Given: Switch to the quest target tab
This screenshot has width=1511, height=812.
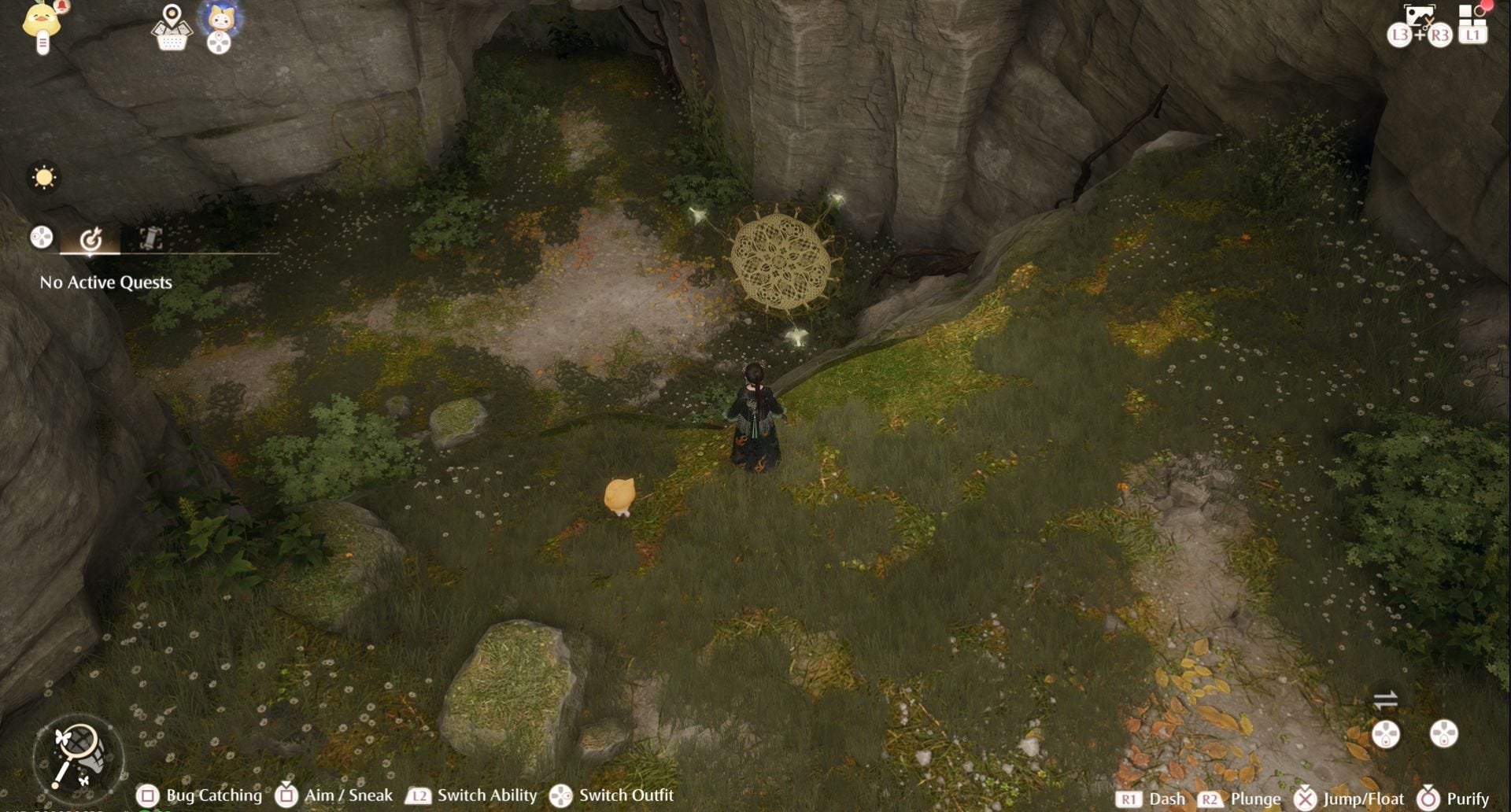Looking at the screenshot, I should [x=91, y=238].
